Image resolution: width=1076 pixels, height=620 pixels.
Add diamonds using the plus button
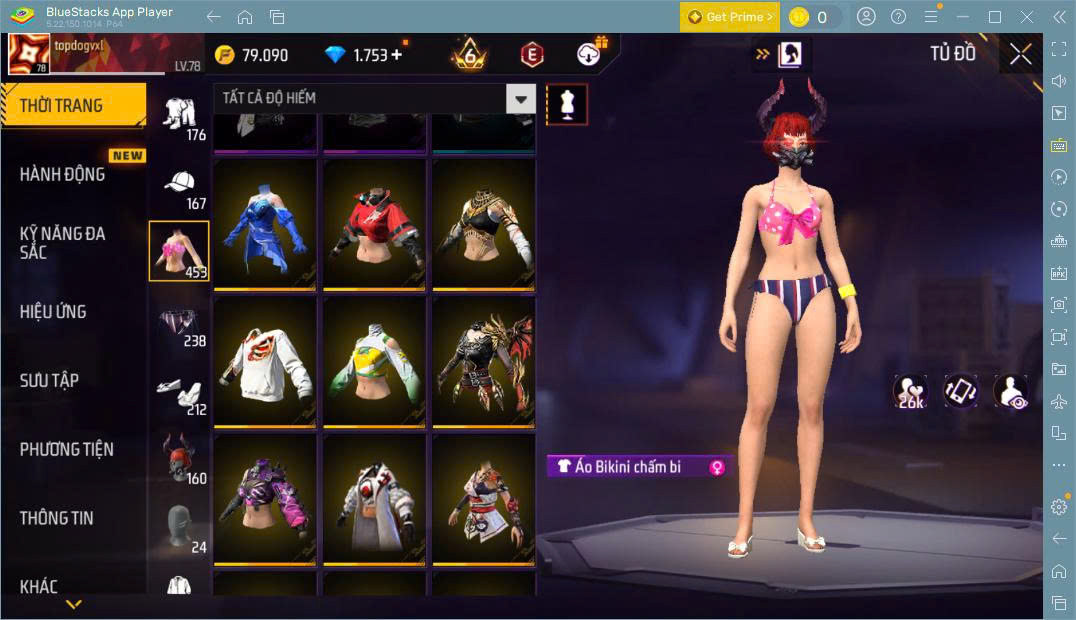pos(399,54)
